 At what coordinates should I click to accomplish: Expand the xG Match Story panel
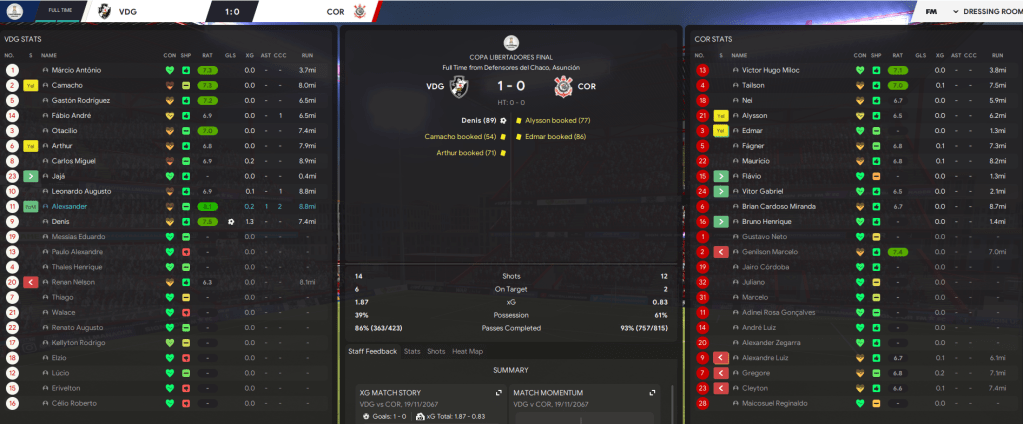[x=497, y=393]
